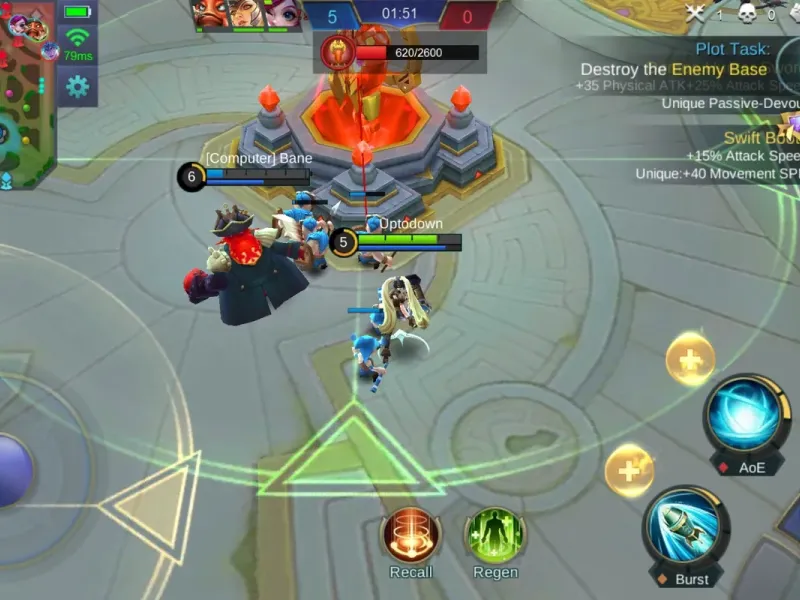Tap the plus upgrade button near AoE
The image size is (800, 600).
coord(690,359)
